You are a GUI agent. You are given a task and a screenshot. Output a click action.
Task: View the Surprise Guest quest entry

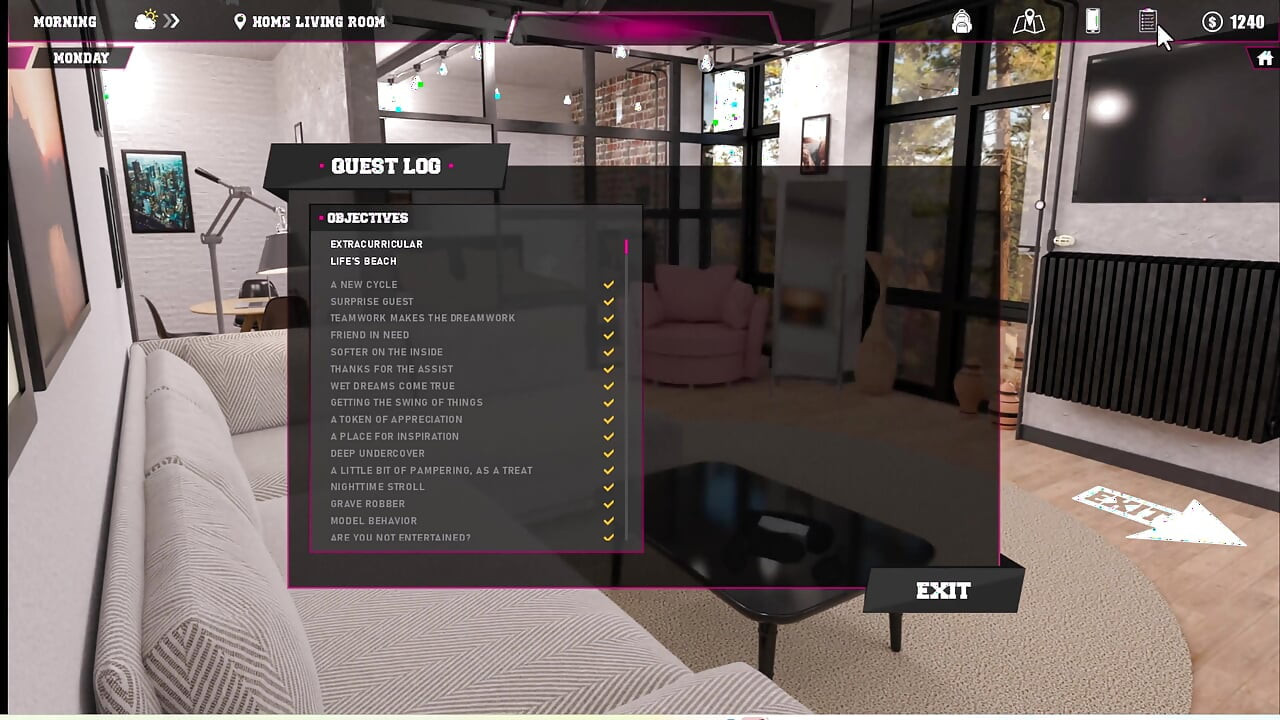[372, 302]
